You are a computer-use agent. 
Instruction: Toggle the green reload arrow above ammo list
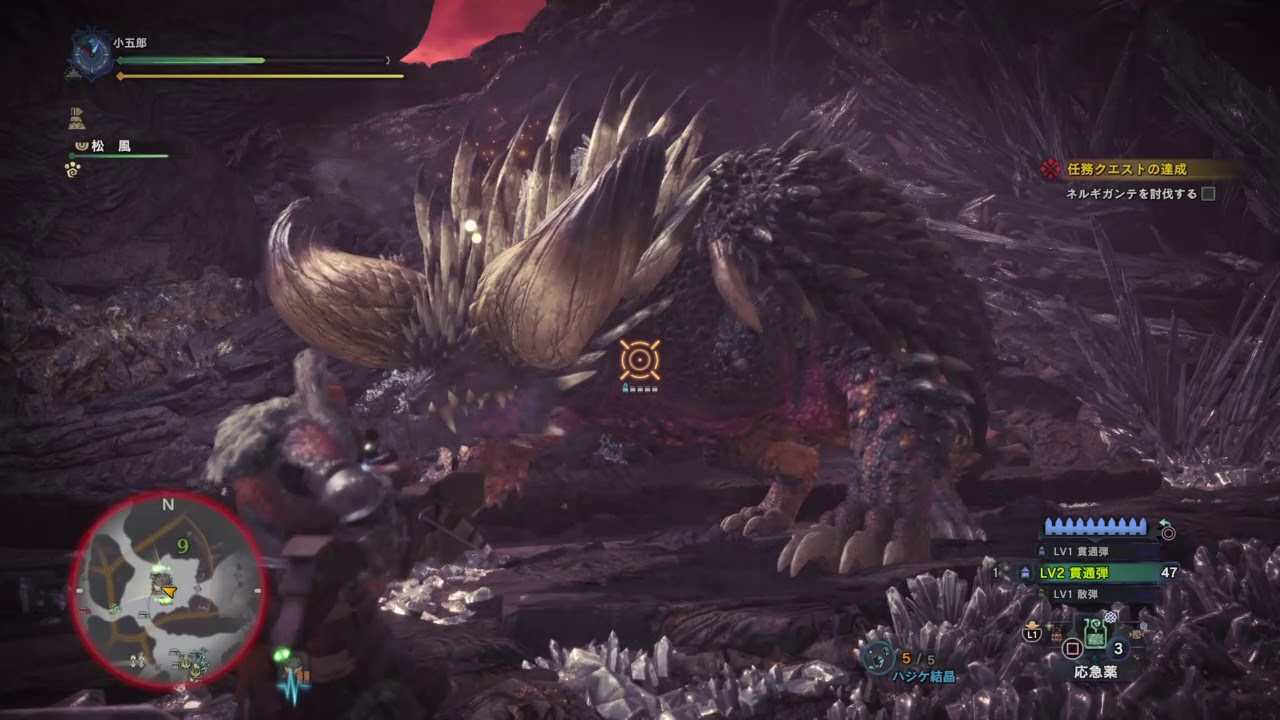click(1164, 523)
